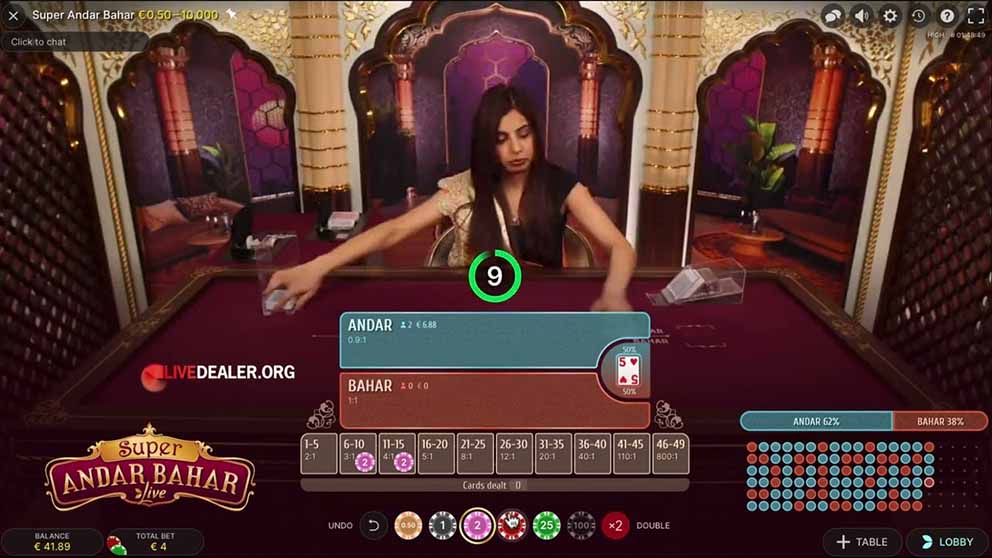Screen dimensions: 992x558
Task: Place a bet on the ANDAR area
Action: [x=470, y=340]
